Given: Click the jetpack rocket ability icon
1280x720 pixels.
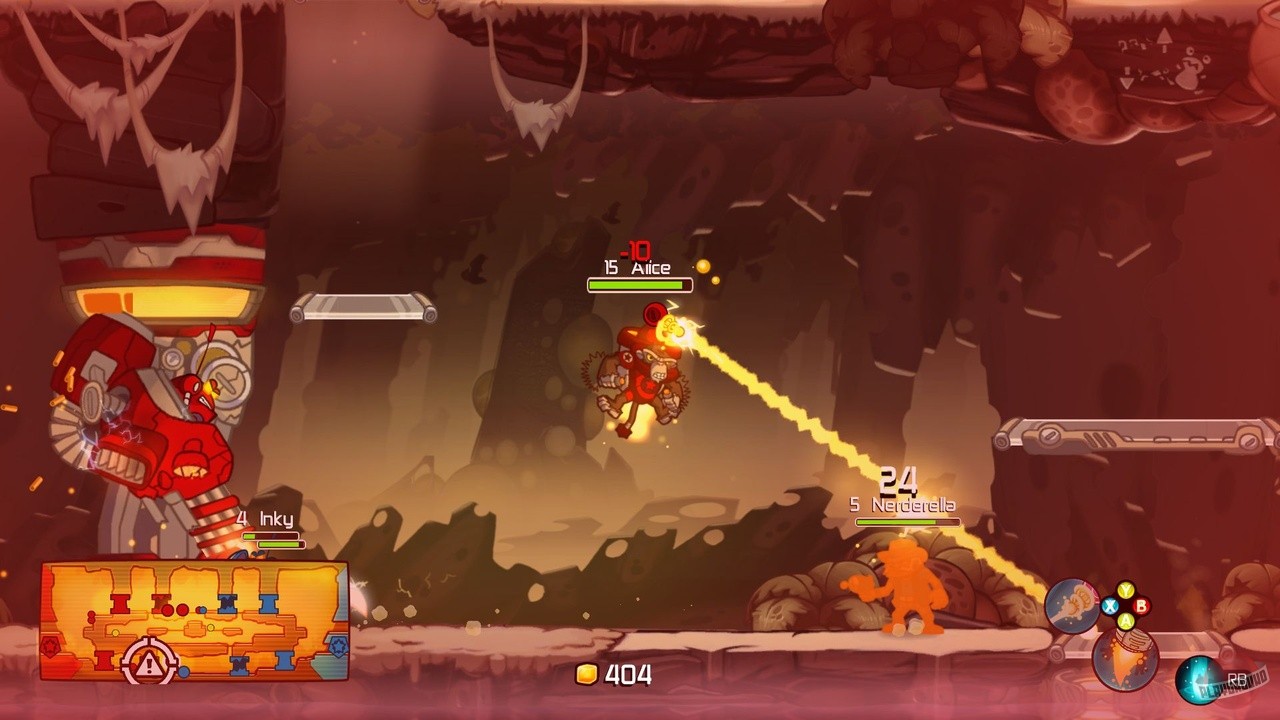Looking at the screenshot, I should click(x=1126, y=658).
